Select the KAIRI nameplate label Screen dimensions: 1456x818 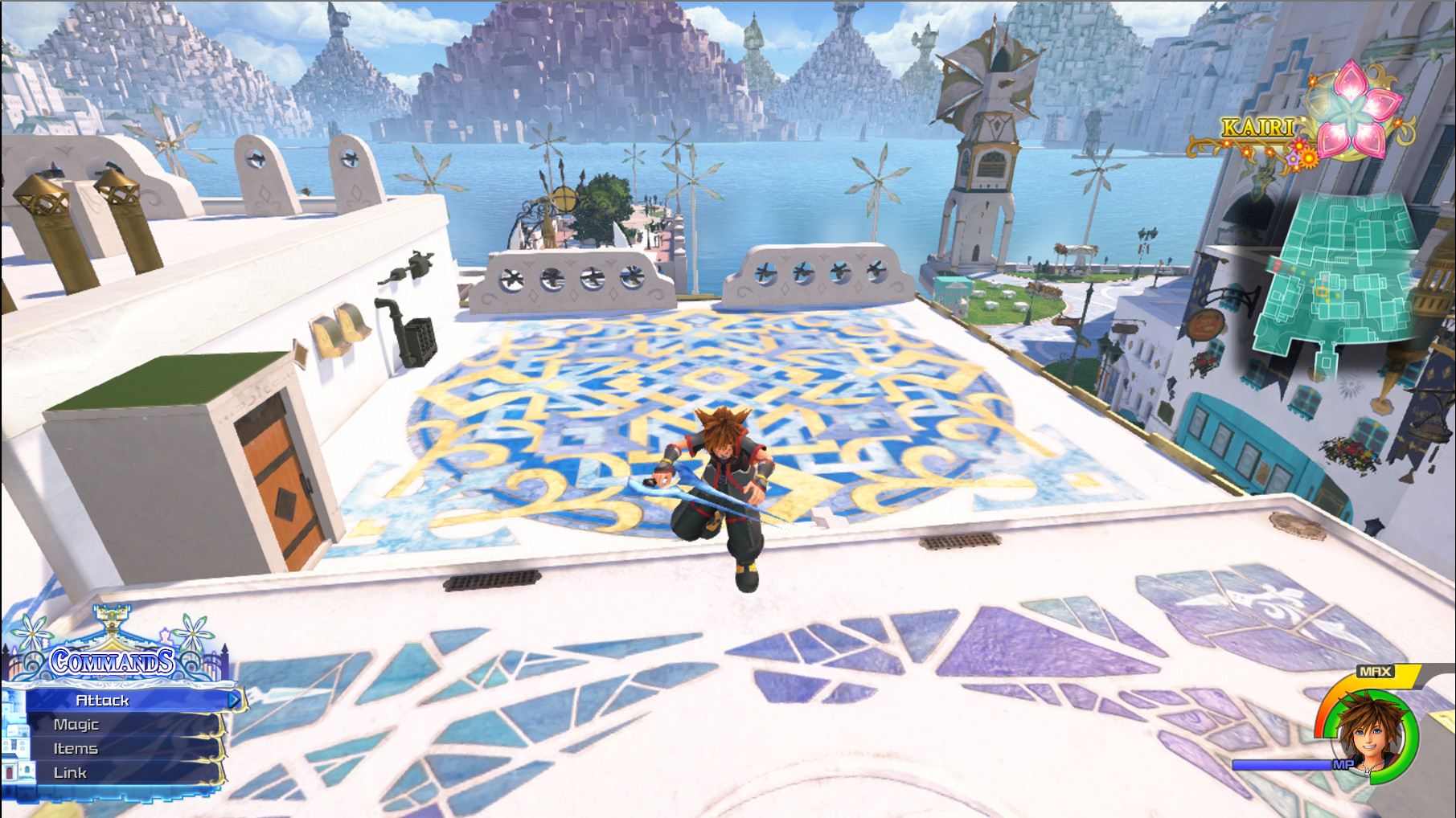[x=1257, y=127]
